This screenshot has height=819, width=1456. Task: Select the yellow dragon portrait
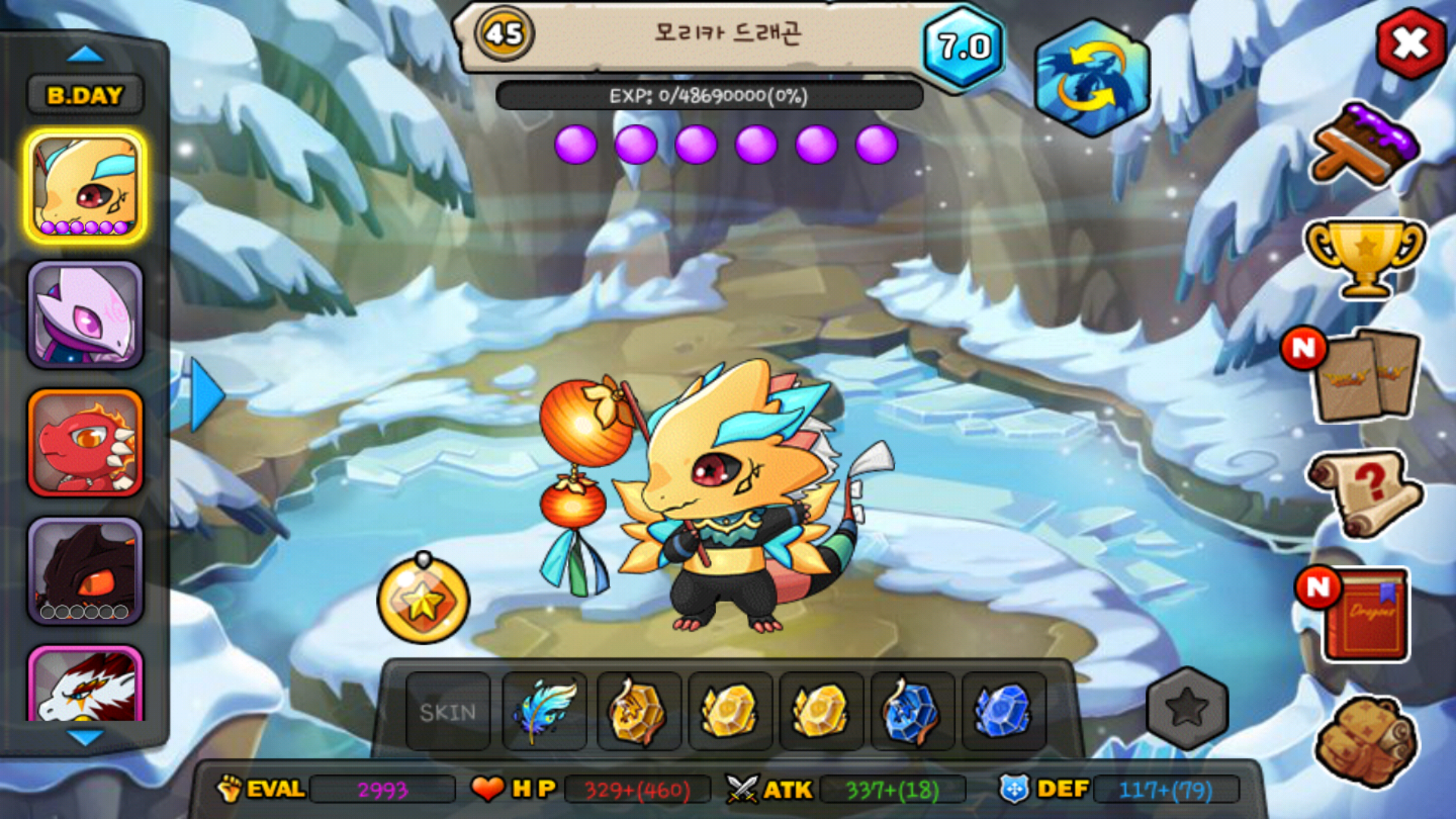pyautogui.click(x=86, y=187)
